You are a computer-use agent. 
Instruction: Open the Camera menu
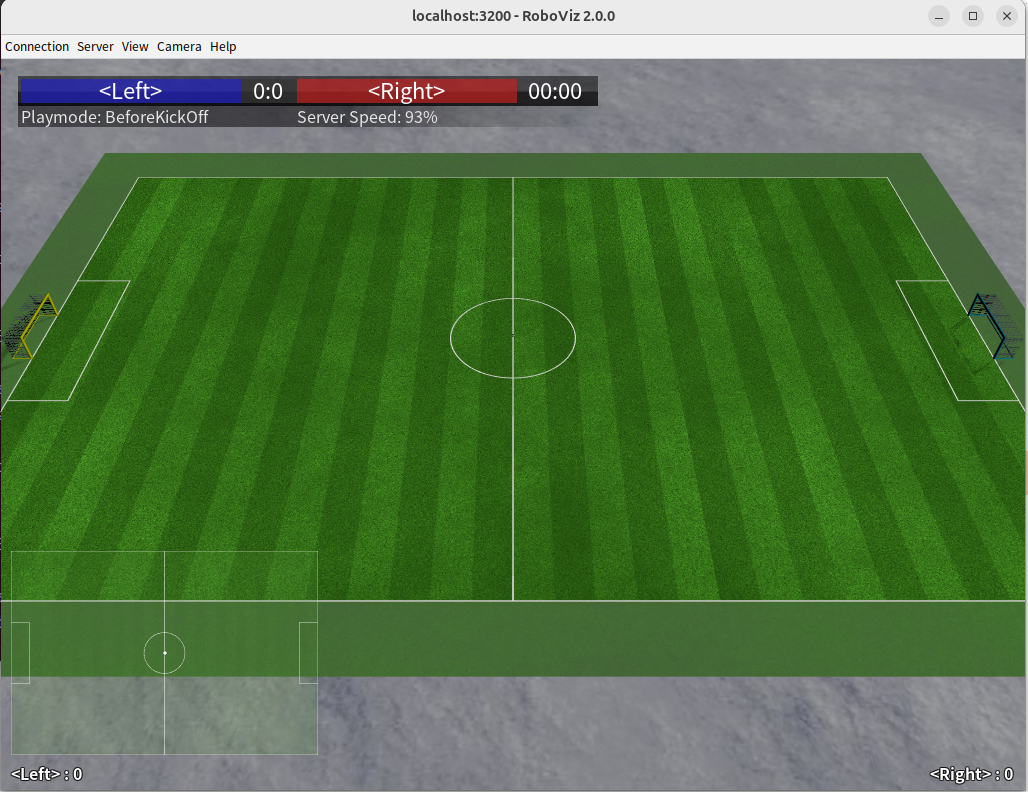pos(179,46)
